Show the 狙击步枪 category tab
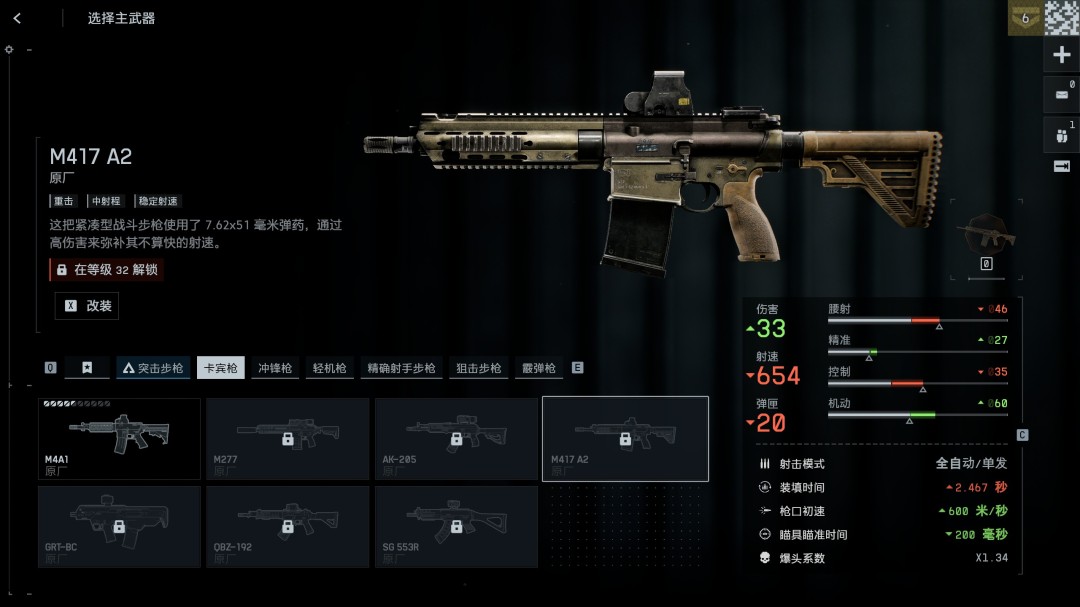1080x607 pixels. click(478, 368)
